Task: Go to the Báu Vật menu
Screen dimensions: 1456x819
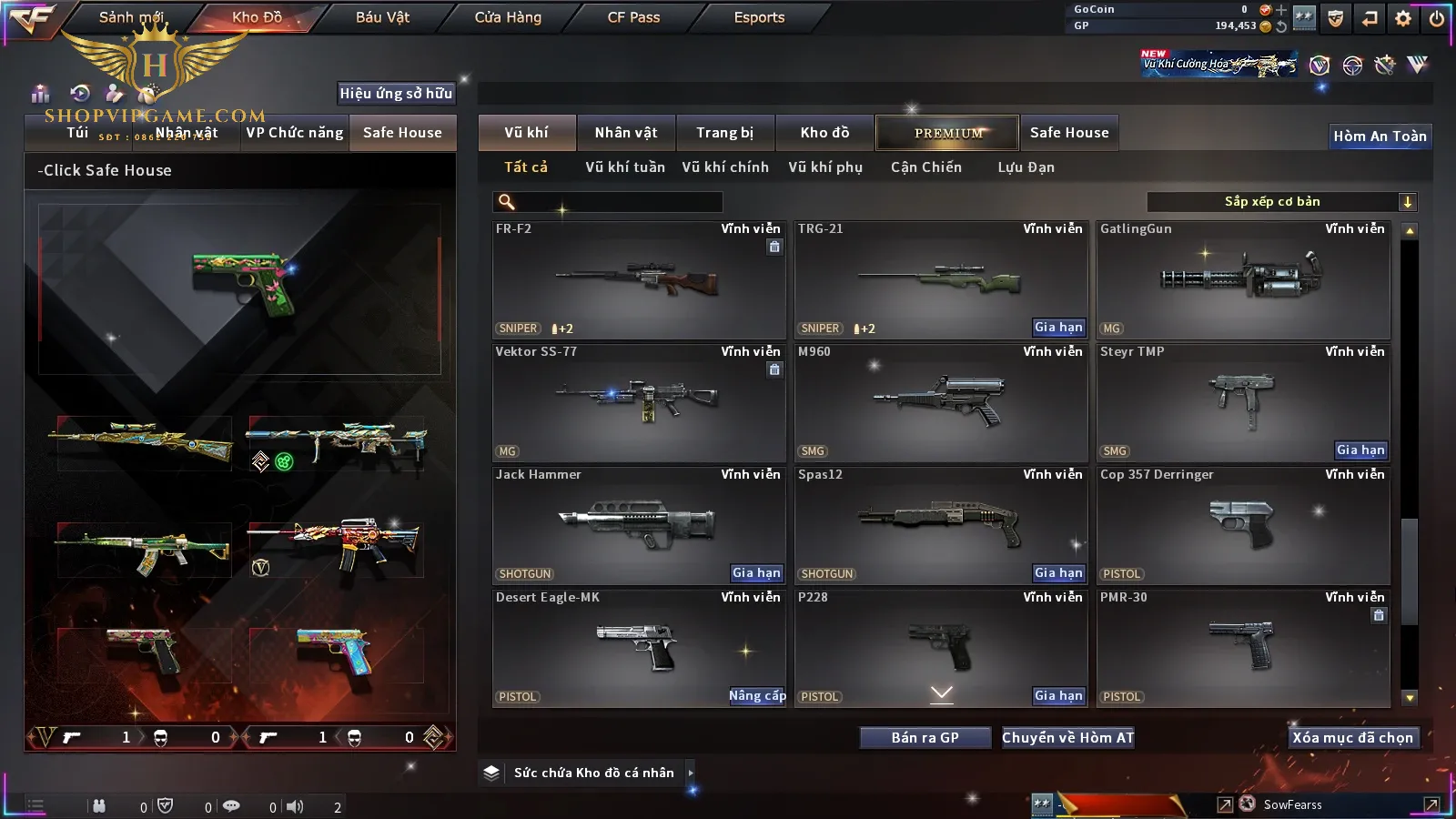Action: click(x=382, y=17)
